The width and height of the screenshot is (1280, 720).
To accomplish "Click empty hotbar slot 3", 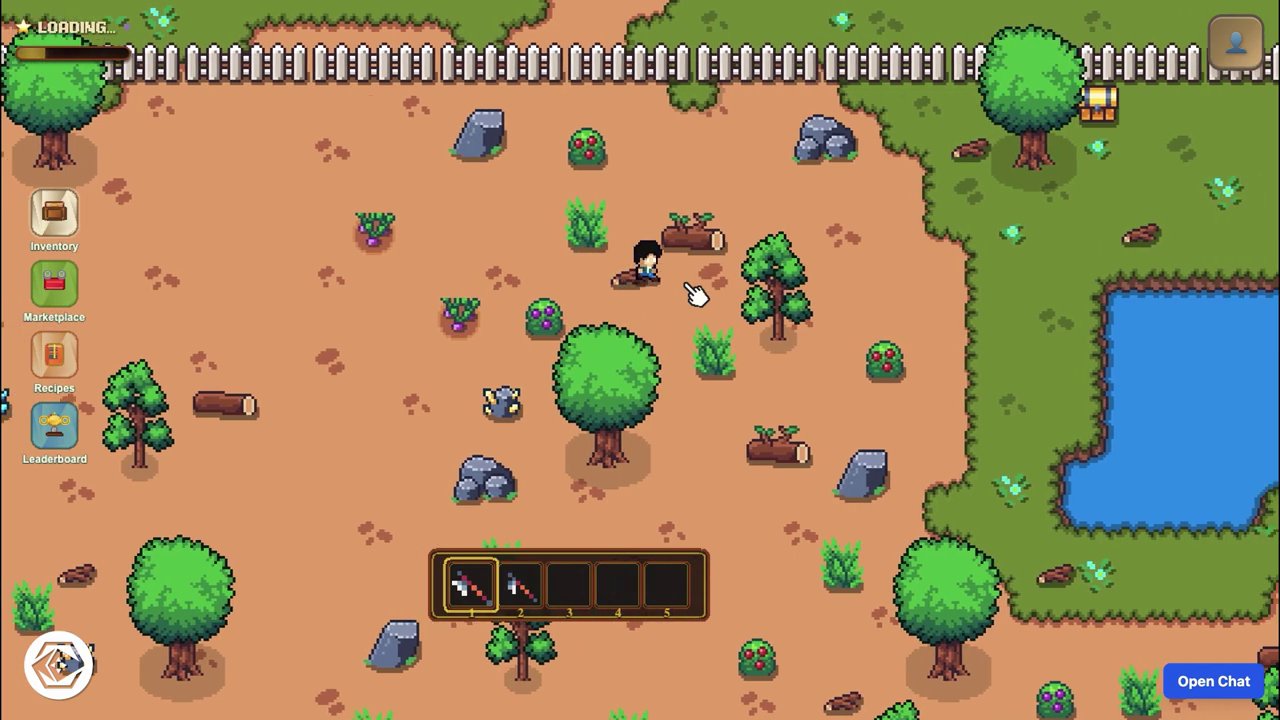I will pos(568,585).
